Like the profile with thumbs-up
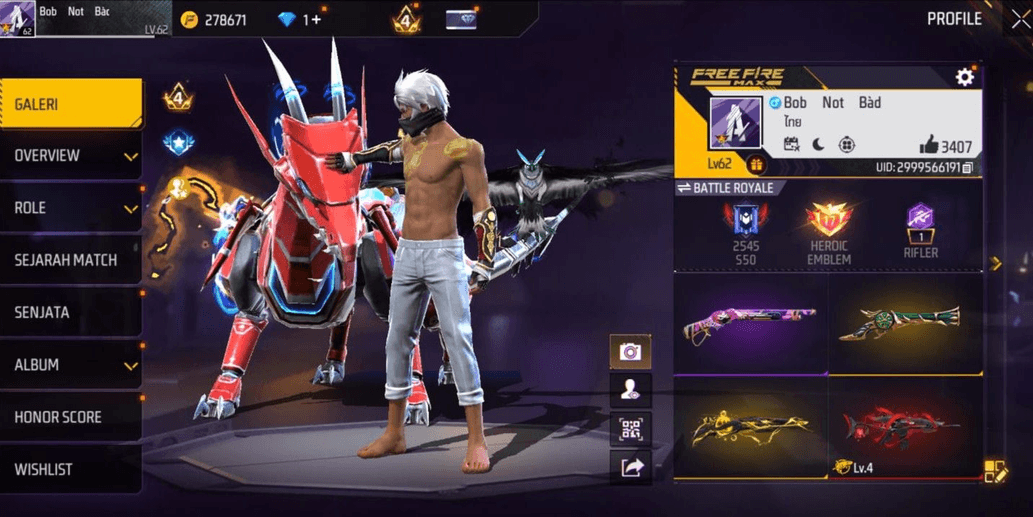This screenshot has height=517, width=1033. [929, 146]
